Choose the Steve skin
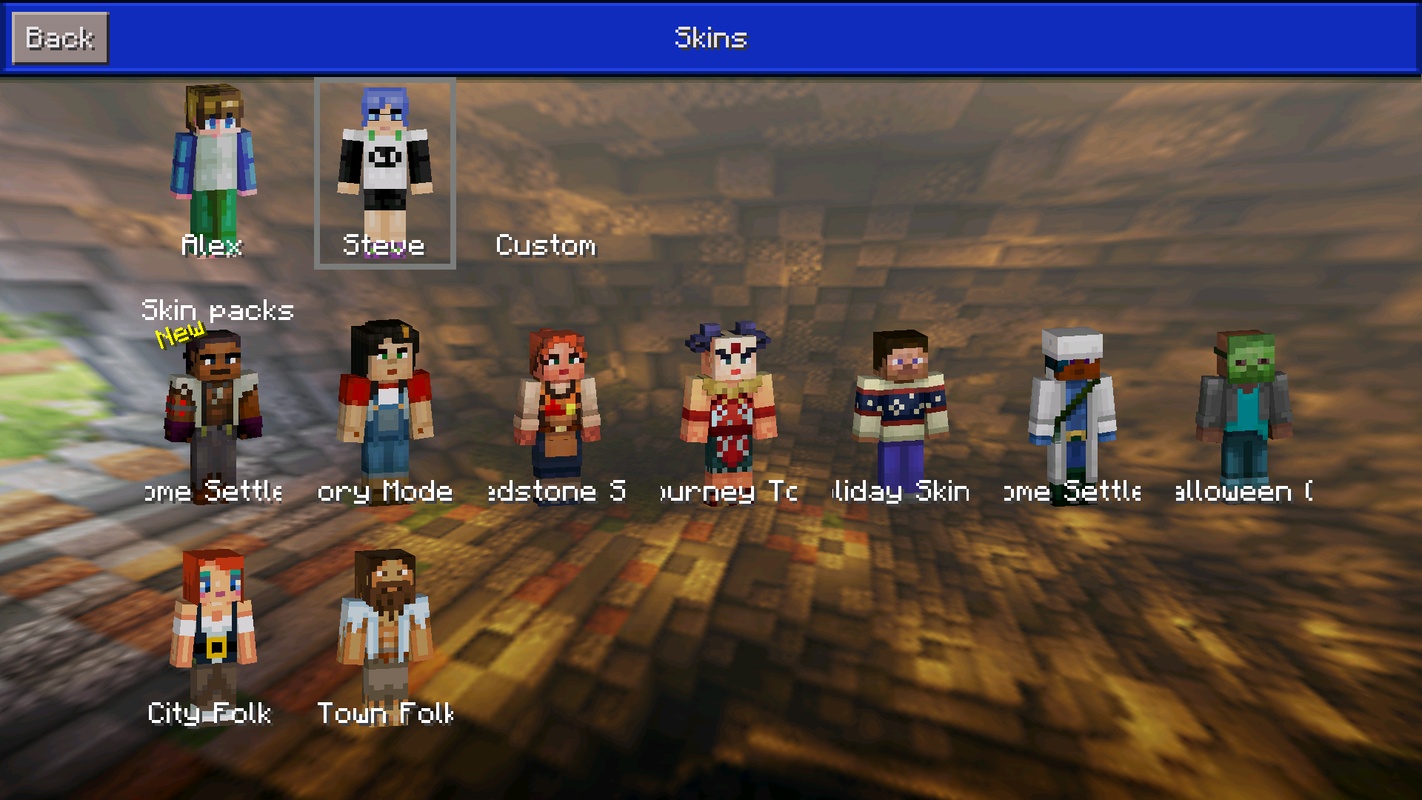 click(x=385, y=170)
